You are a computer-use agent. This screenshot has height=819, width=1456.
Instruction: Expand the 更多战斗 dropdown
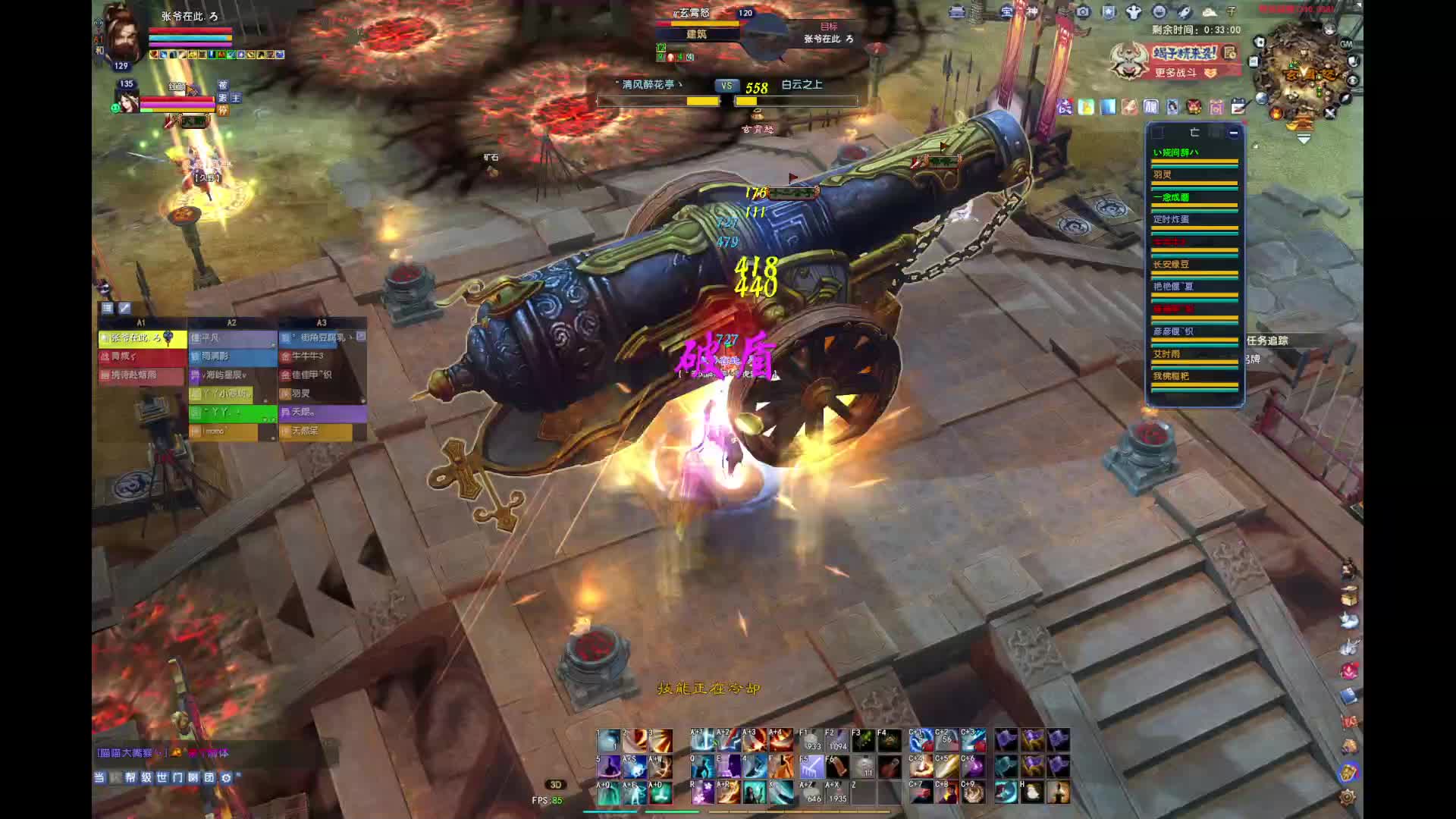1210,73
